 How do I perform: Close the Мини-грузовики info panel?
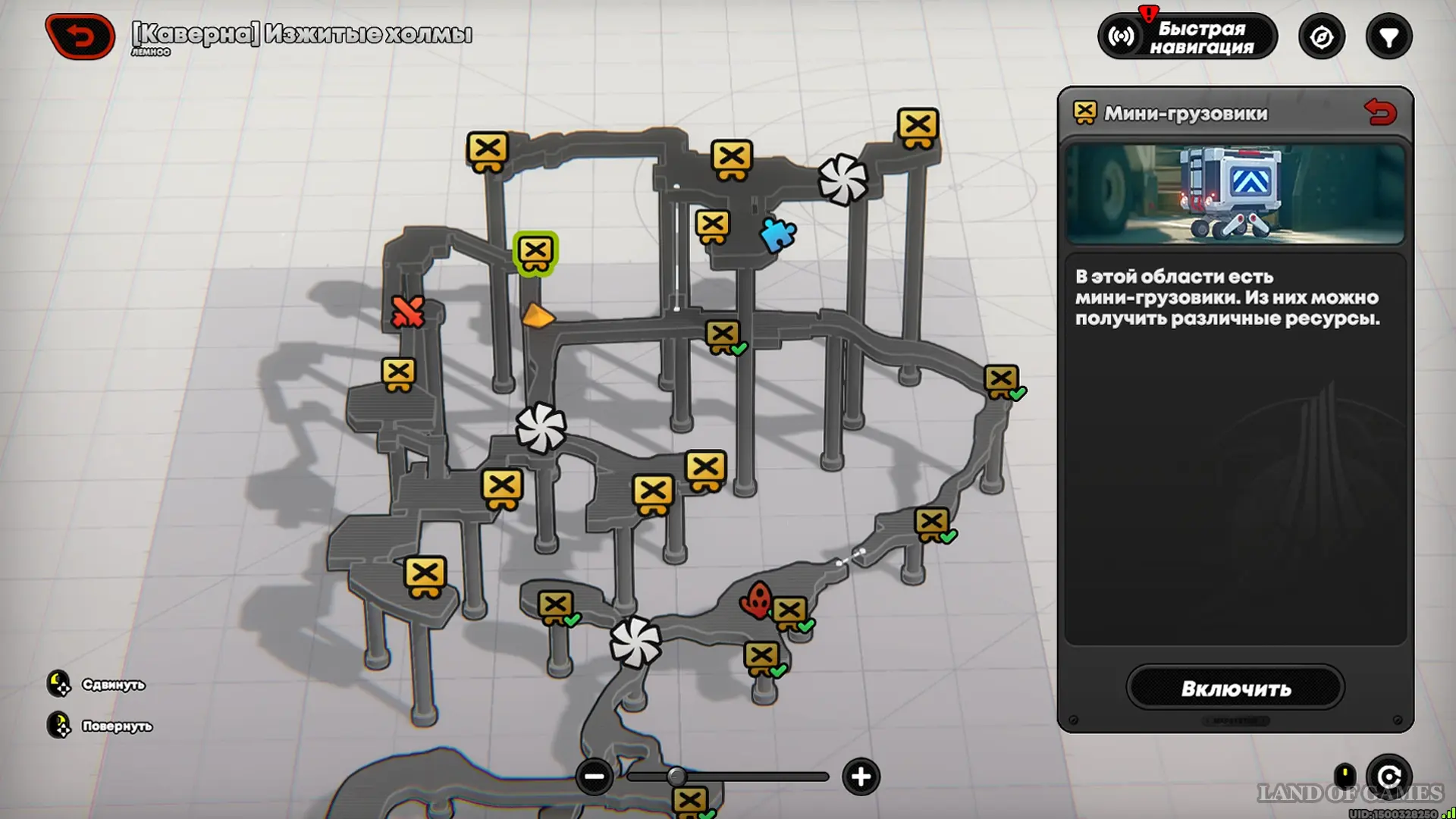(x=1379, y=113)
